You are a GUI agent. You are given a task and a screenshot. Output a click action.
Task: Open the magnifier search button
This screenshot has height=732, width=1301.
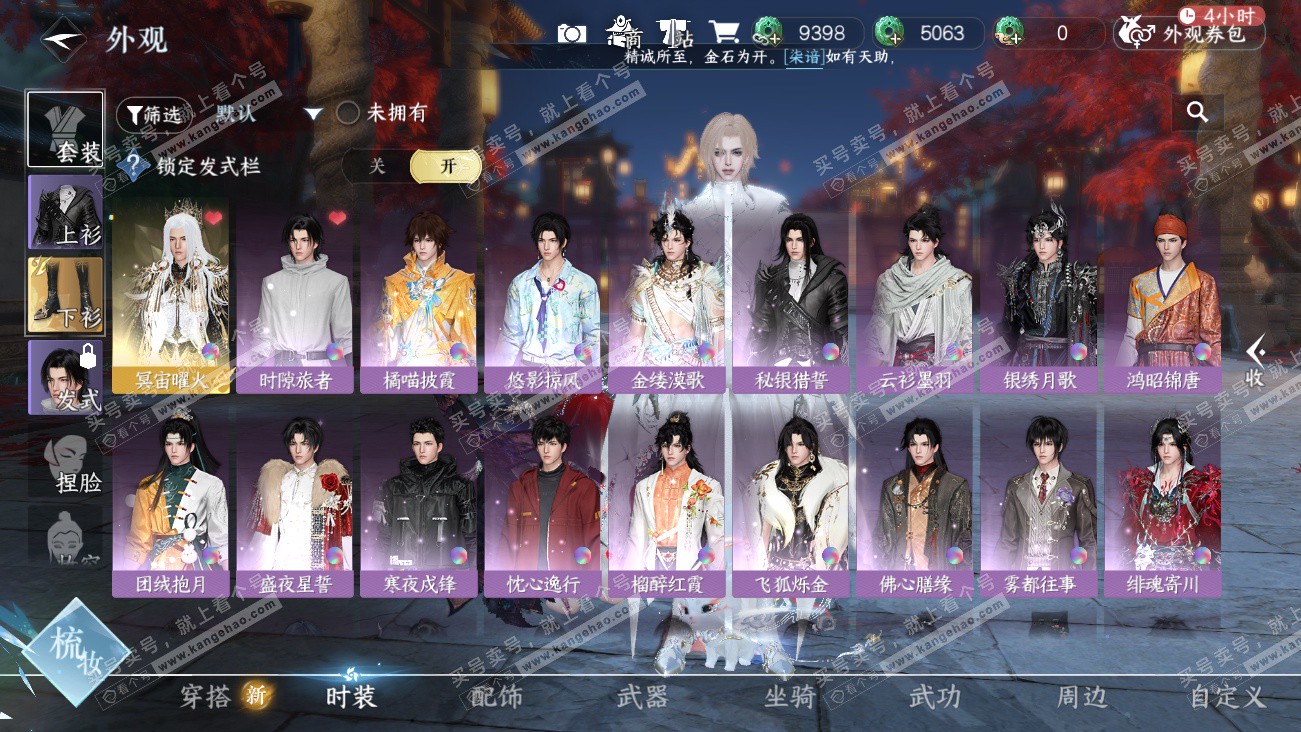coord(1197,112)
